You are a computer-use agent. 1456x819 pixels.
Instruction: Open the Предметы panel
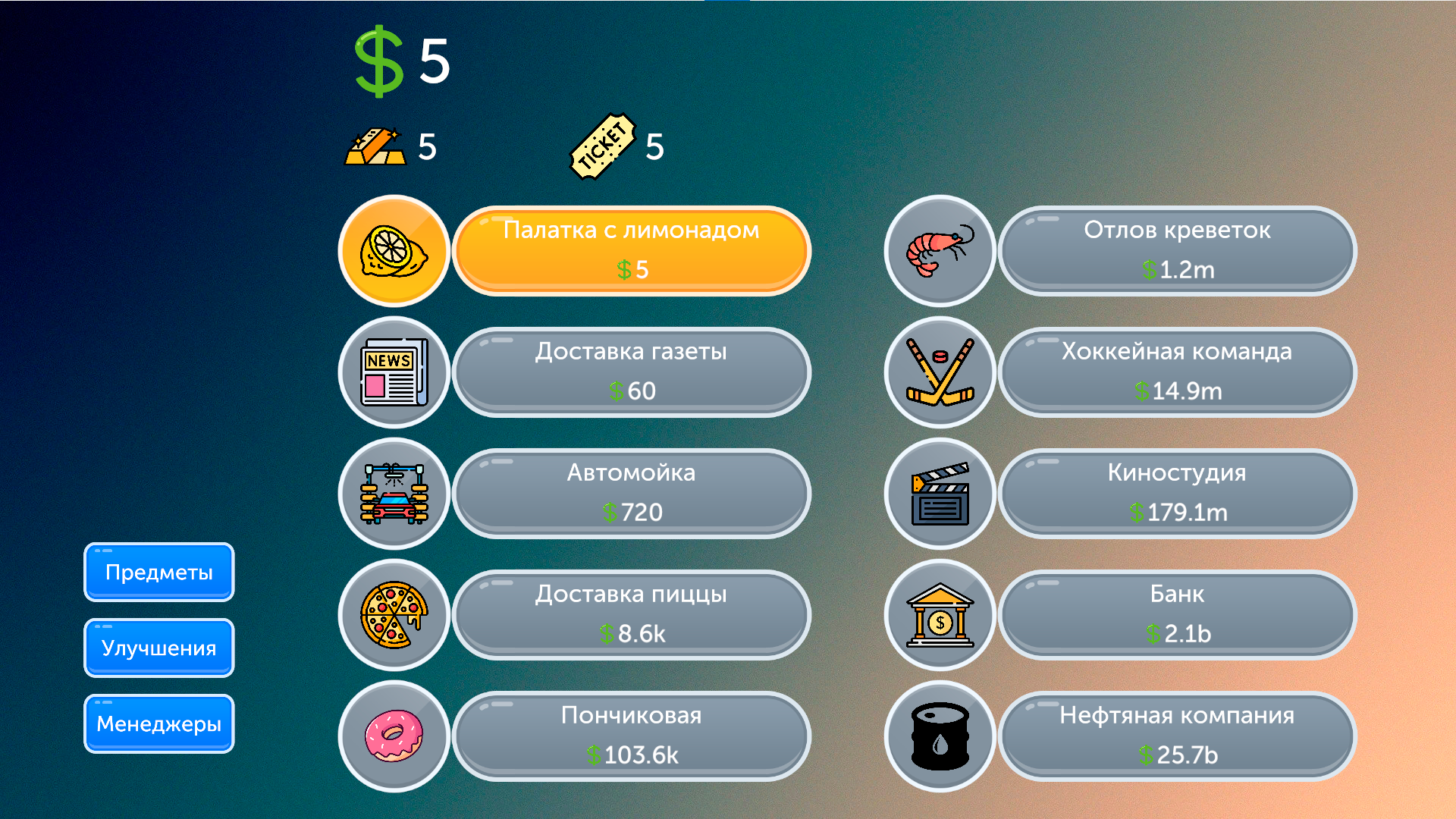click(158, 573)
